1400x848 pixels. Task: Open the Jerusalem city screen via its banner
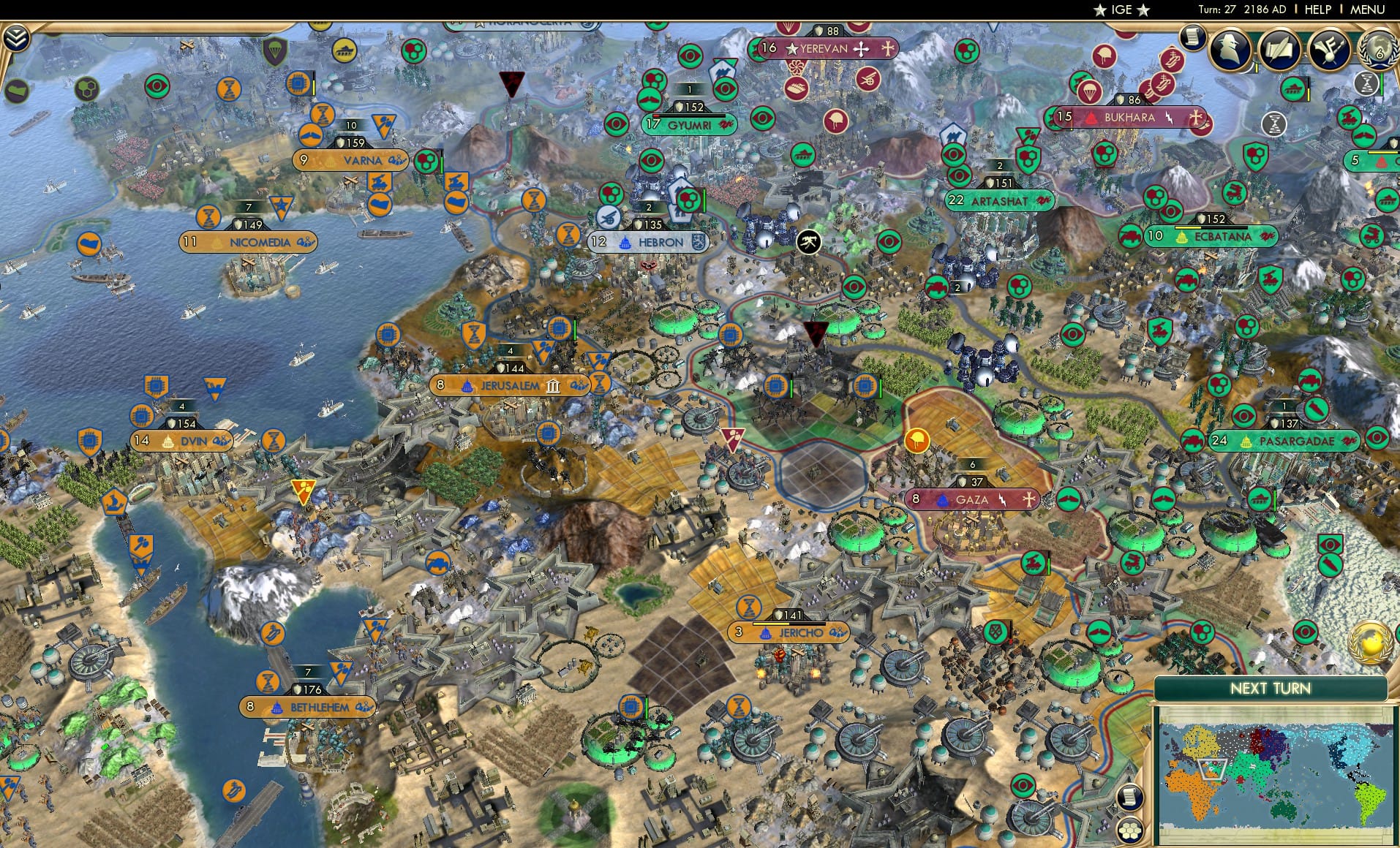[510, 384]
